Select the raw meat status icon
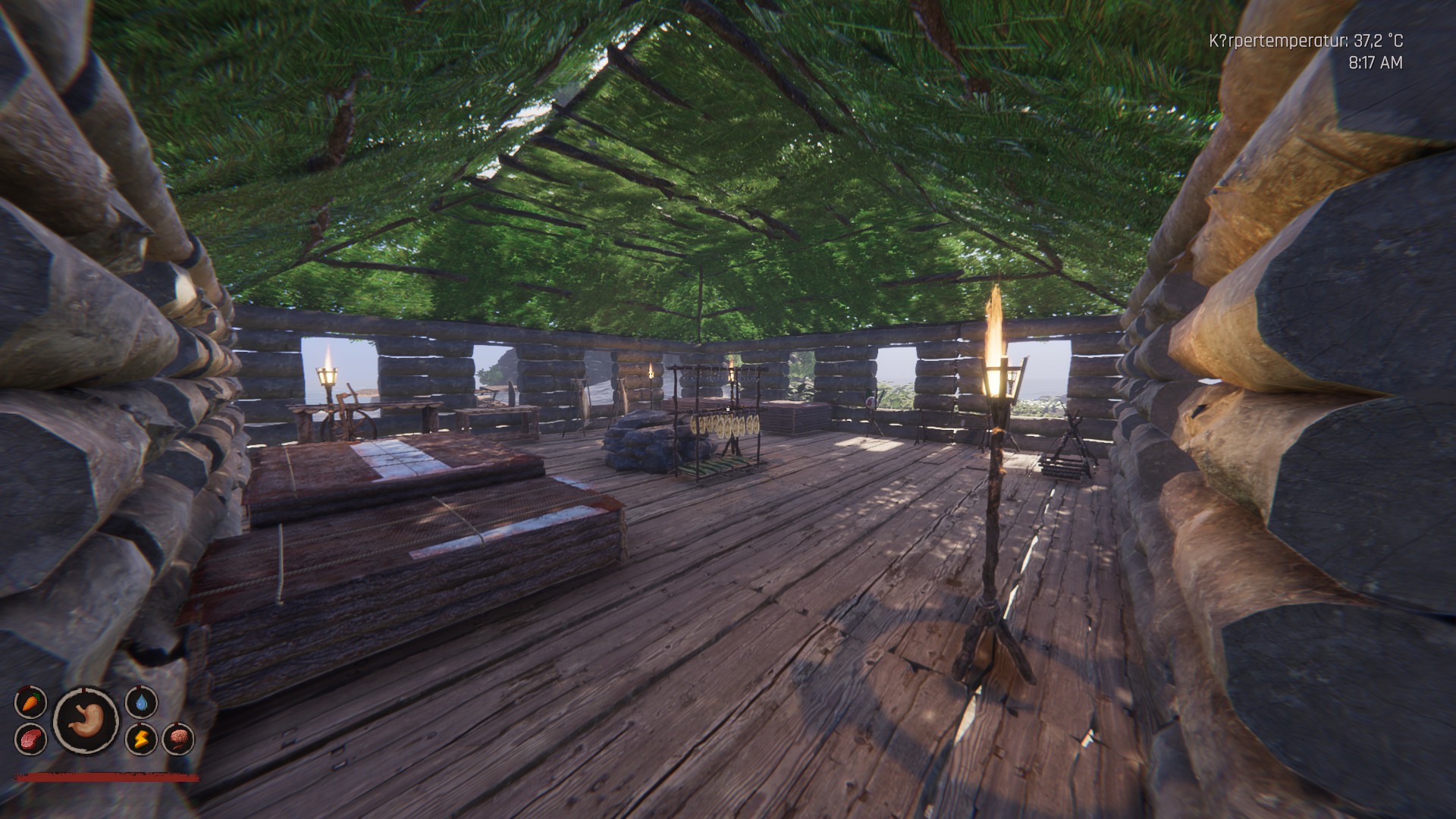This screenshot has width=1456, height=819. pyautogui.click(x=30, y=738)
